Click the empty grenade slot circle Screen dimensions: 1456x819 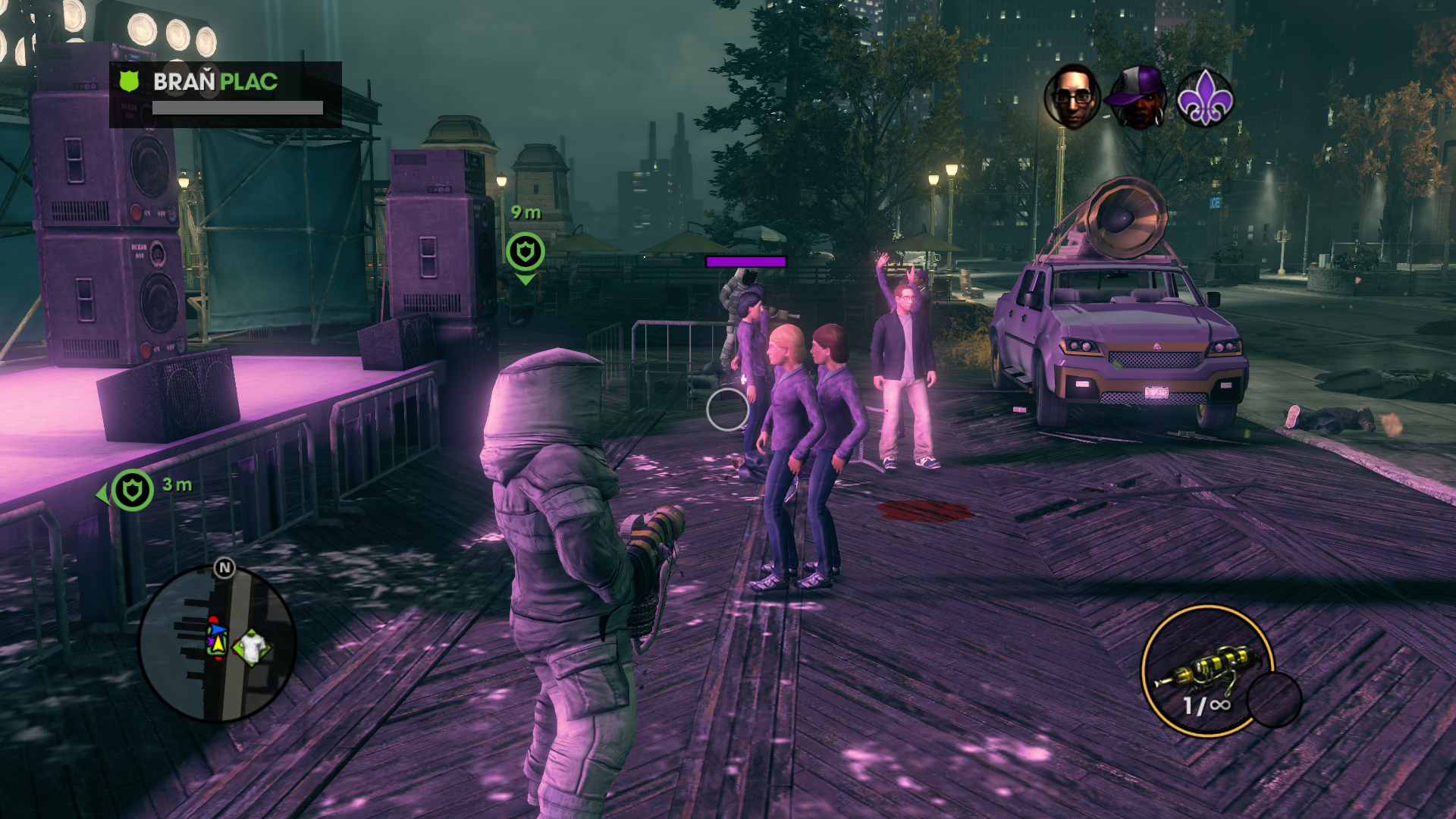coord(1274,699)
